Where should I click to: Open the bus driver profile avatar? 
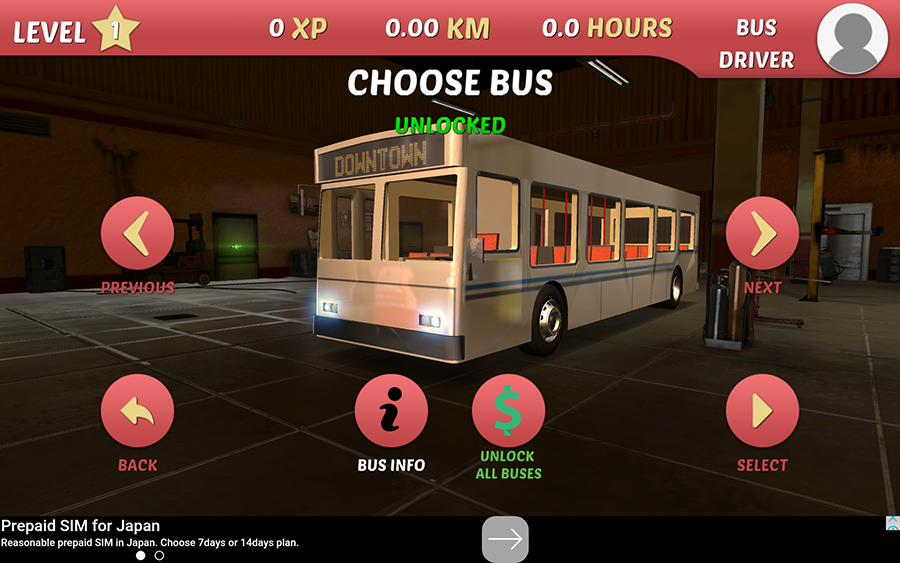click(853, 37)
